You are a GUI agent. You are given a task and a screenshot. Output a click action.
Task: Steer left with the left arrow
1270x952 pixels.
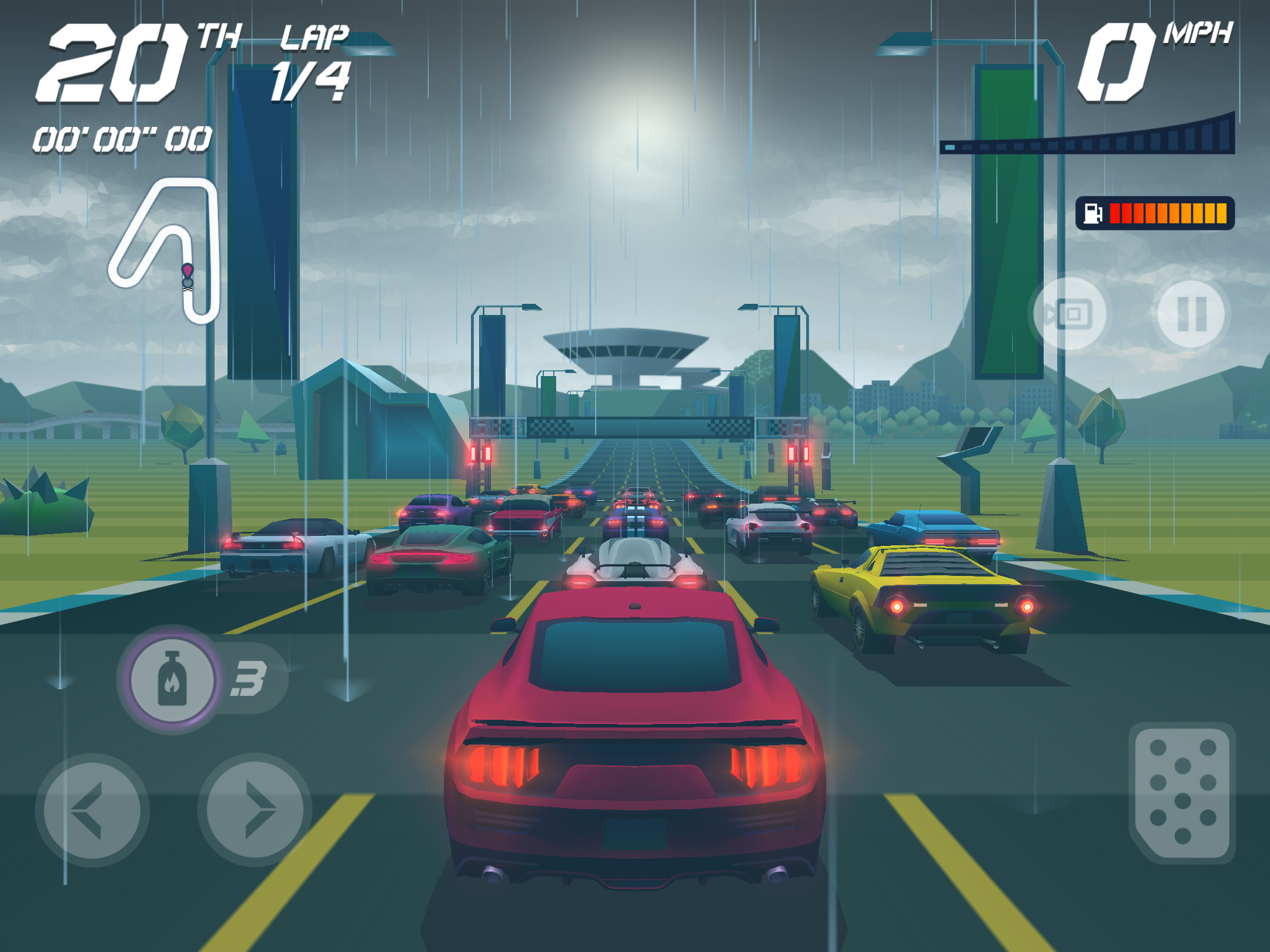click(x=92, y=810)
